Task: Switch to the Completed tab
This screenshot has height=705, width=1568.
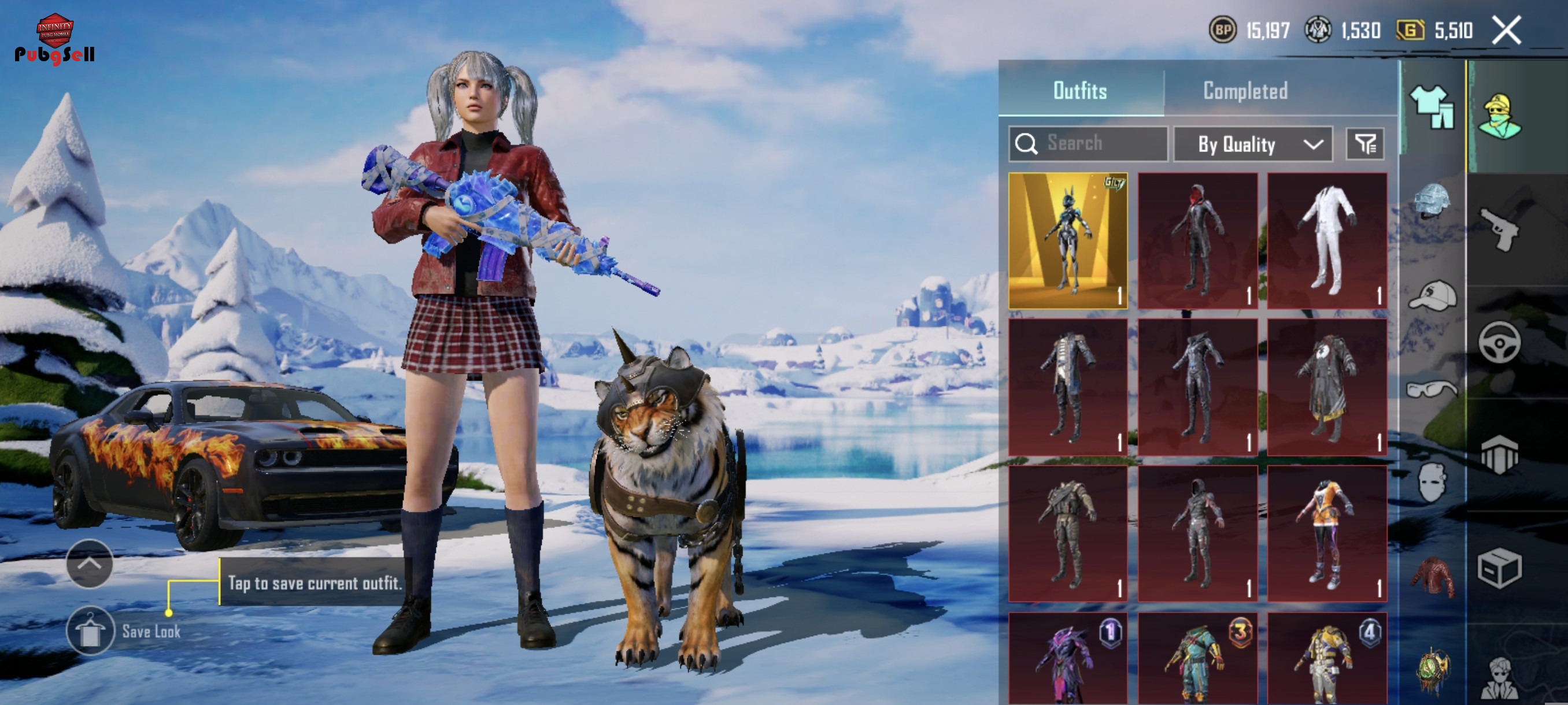Action: click(x=1245, y=91)
